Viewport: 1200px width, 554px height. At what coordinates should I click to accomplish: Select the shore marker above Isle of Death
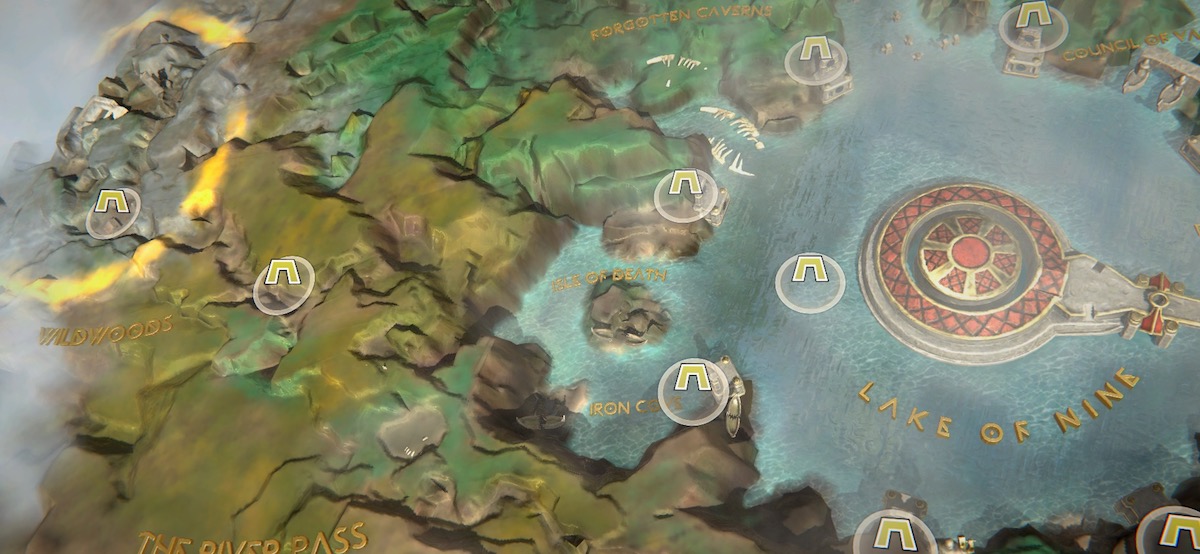click(x=685, y=193)
